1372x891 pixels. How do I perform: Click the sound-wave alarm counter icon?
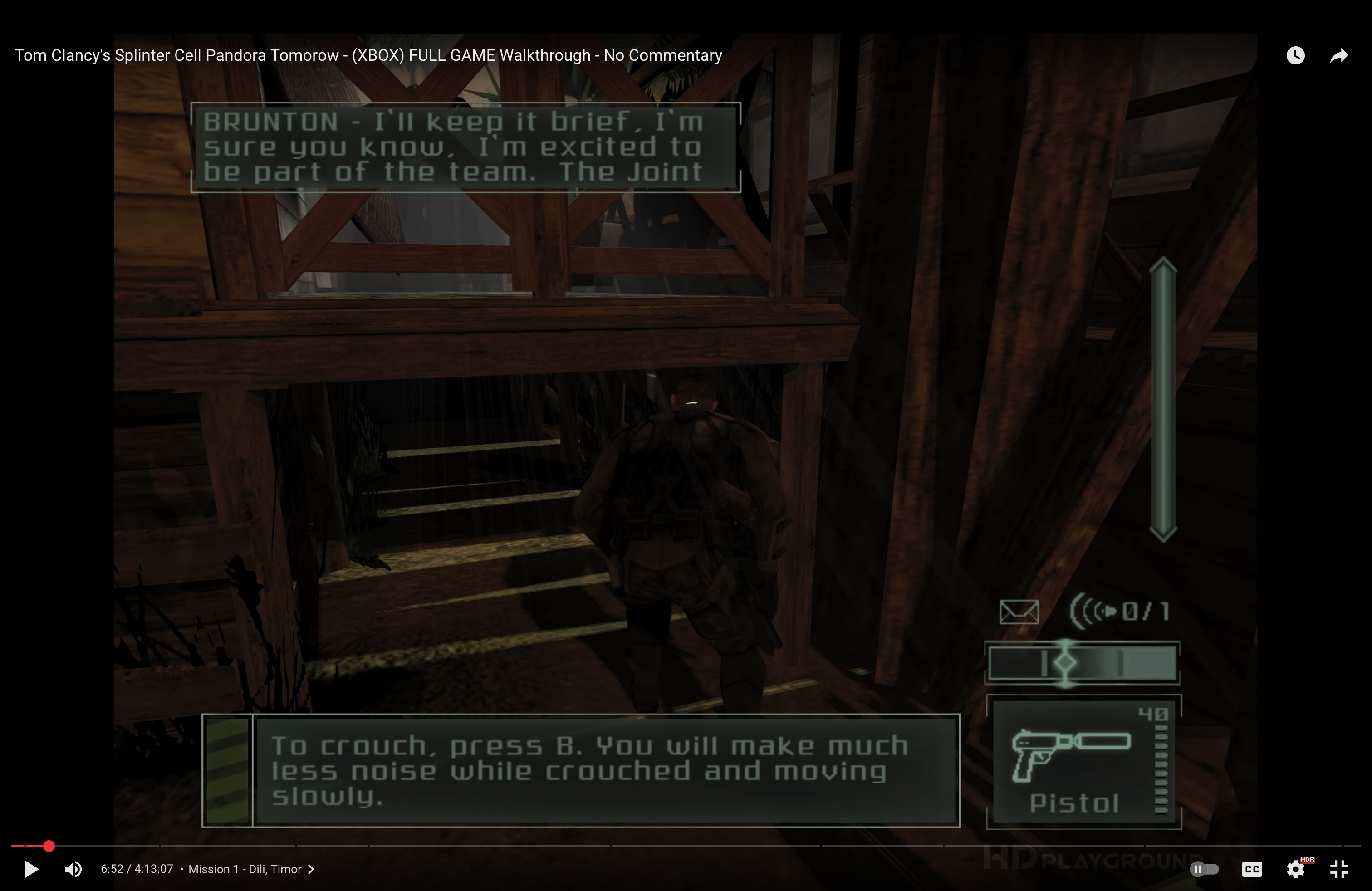pyautogui.click(x=1093, y=611)
